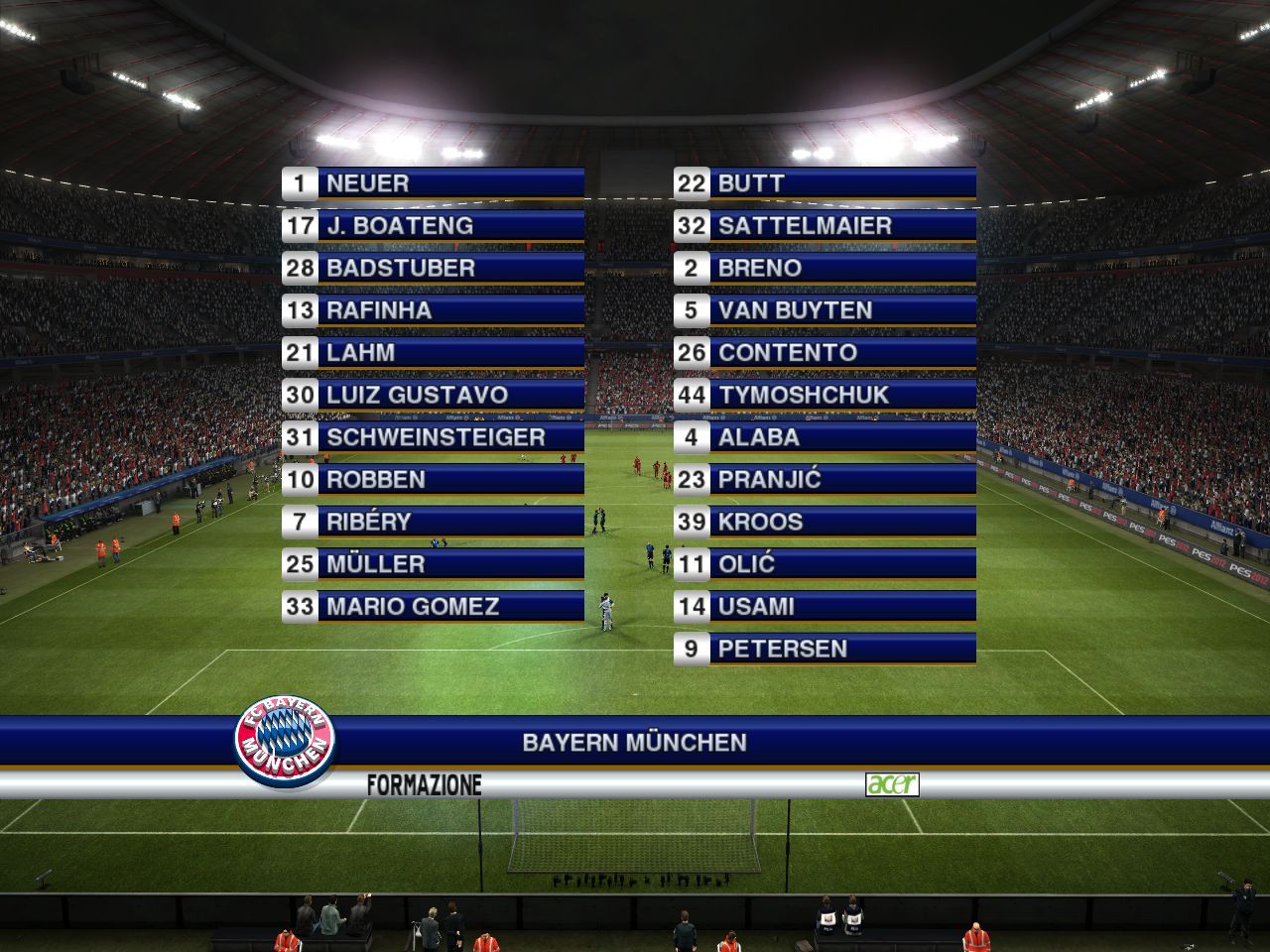
Task: Select Mario Gomez's row
Action: pyautogui.click(x=434, y=607)
